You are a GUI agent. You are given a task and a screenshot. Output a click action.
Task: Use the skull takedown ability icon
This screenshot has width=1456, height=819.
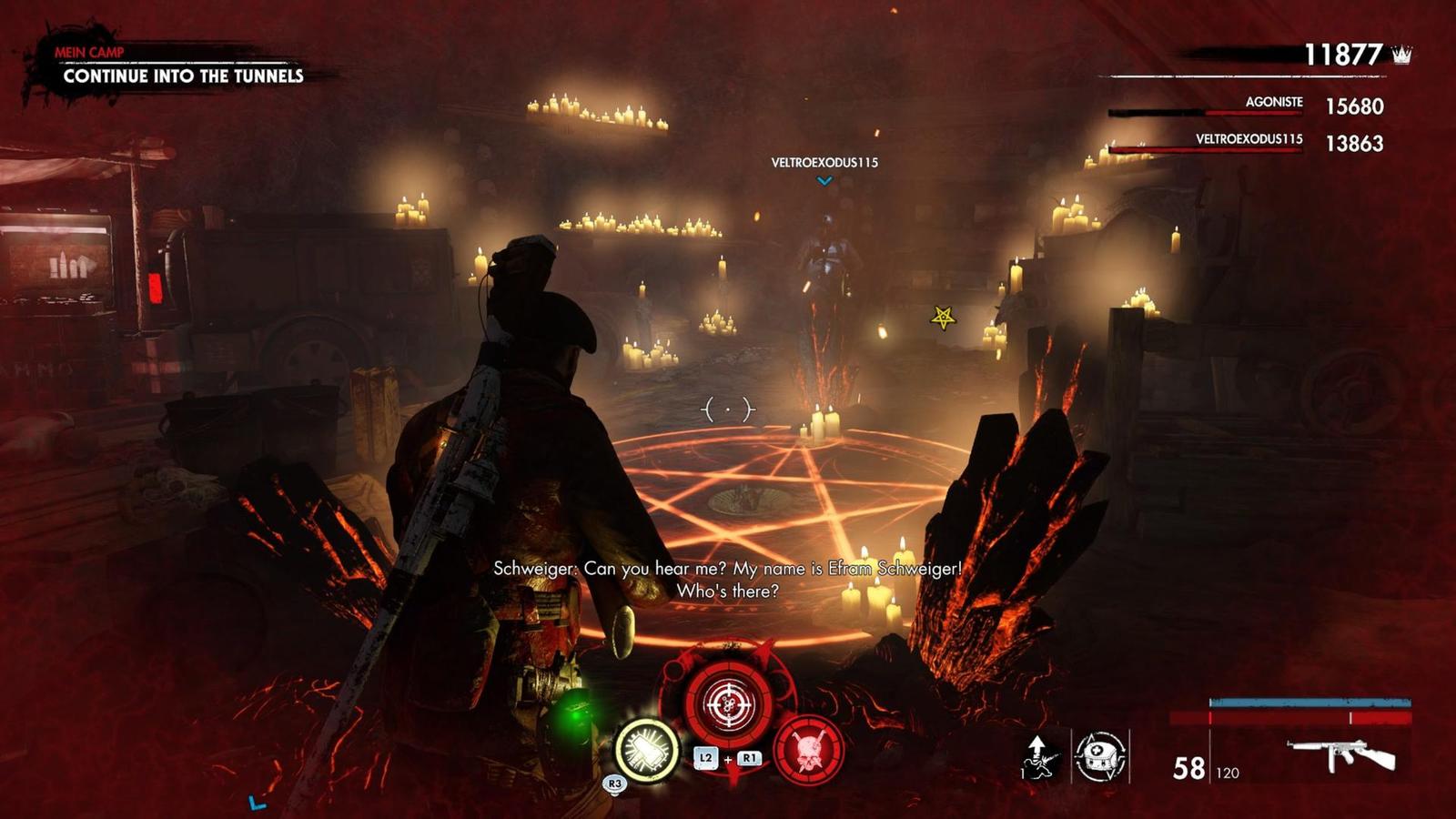tap(808, 751)
